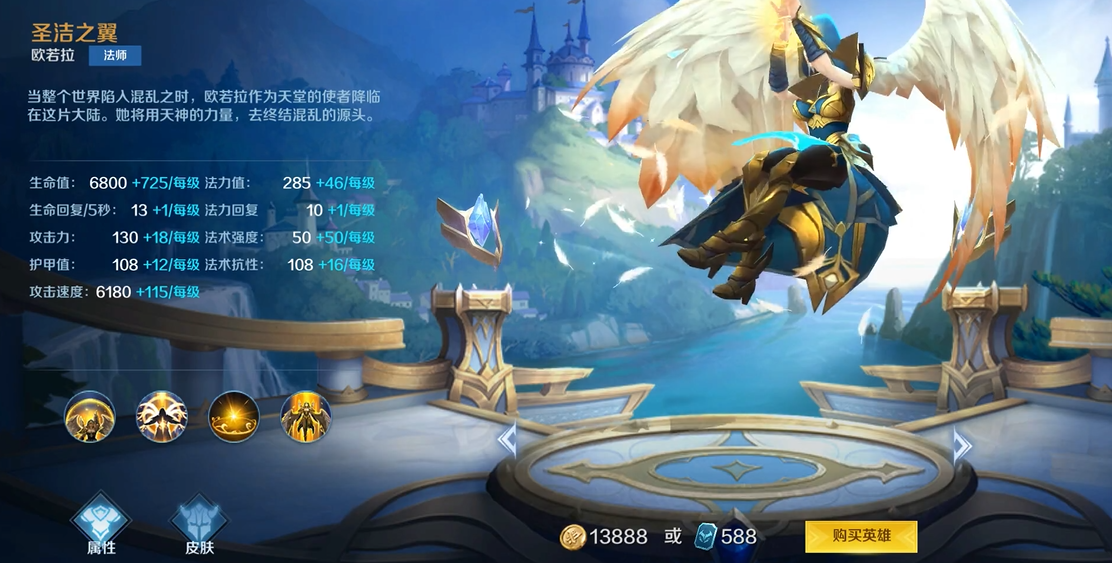
Task: Go to the next hero with the right arrow
Action: point(961,445)
